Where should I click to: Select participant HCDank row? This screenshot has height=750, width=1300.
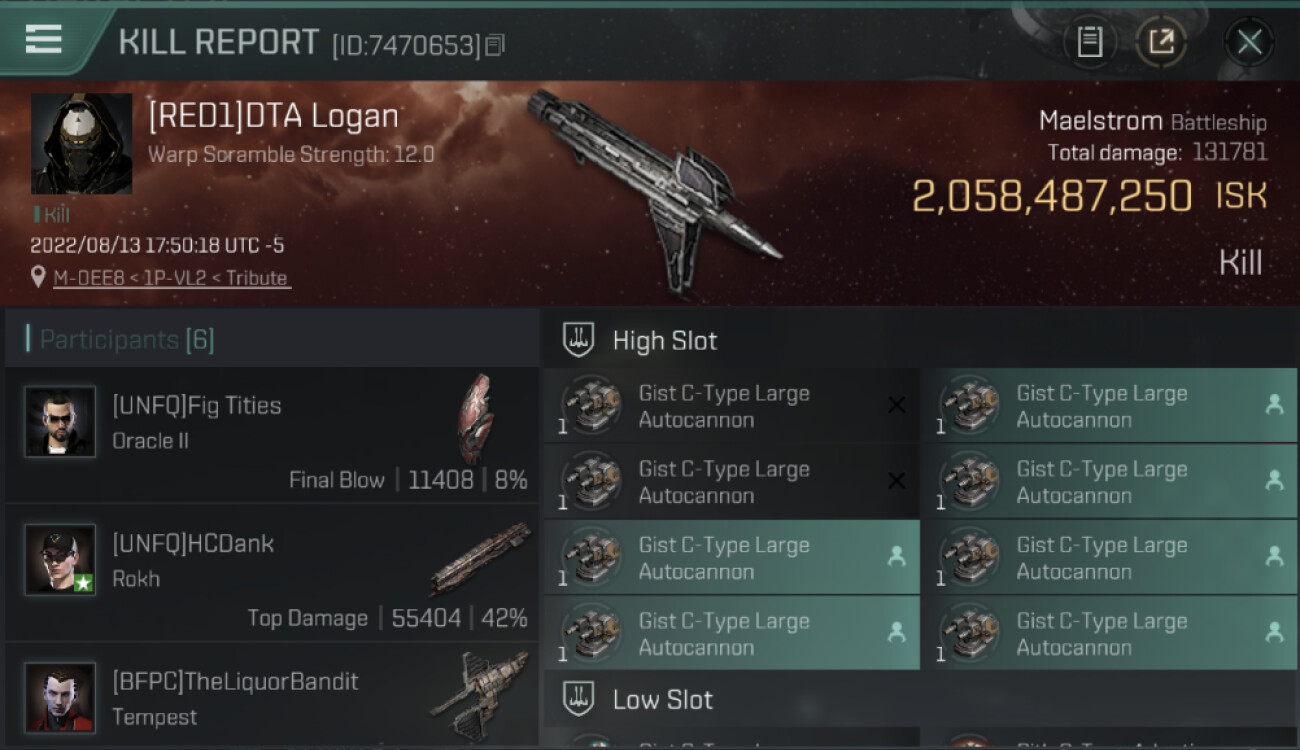(272, 573)
